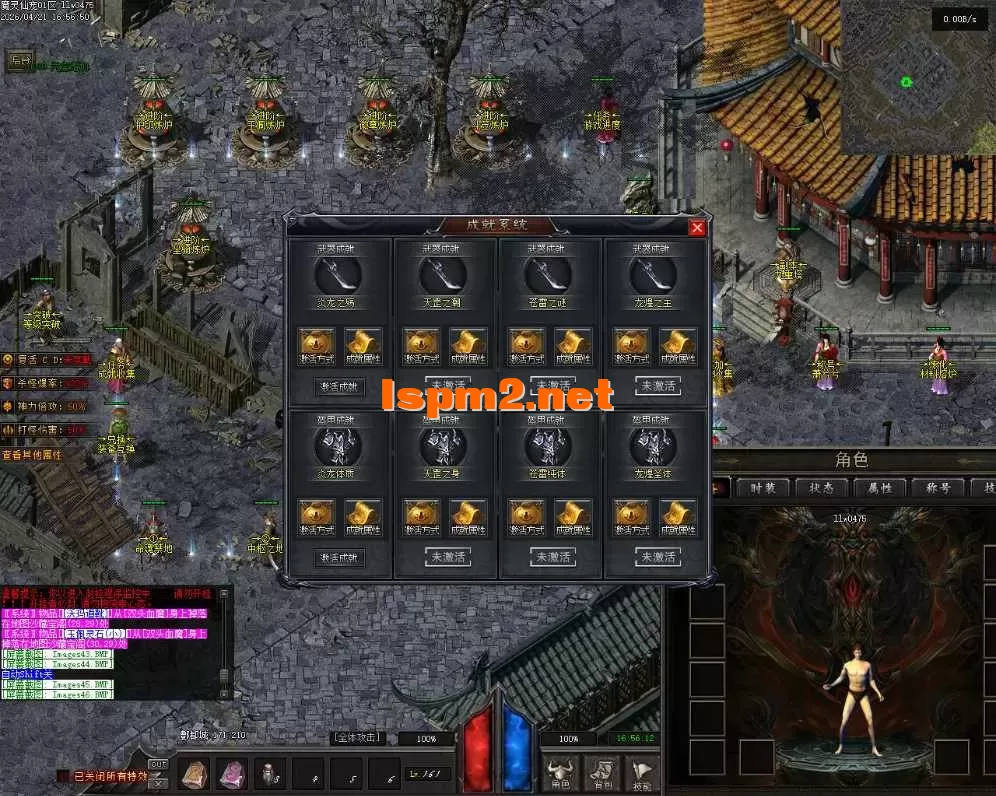The image size is (996, 796).
Task: Close the 成就系统 achievement window
Action: [x=697, y=228]
